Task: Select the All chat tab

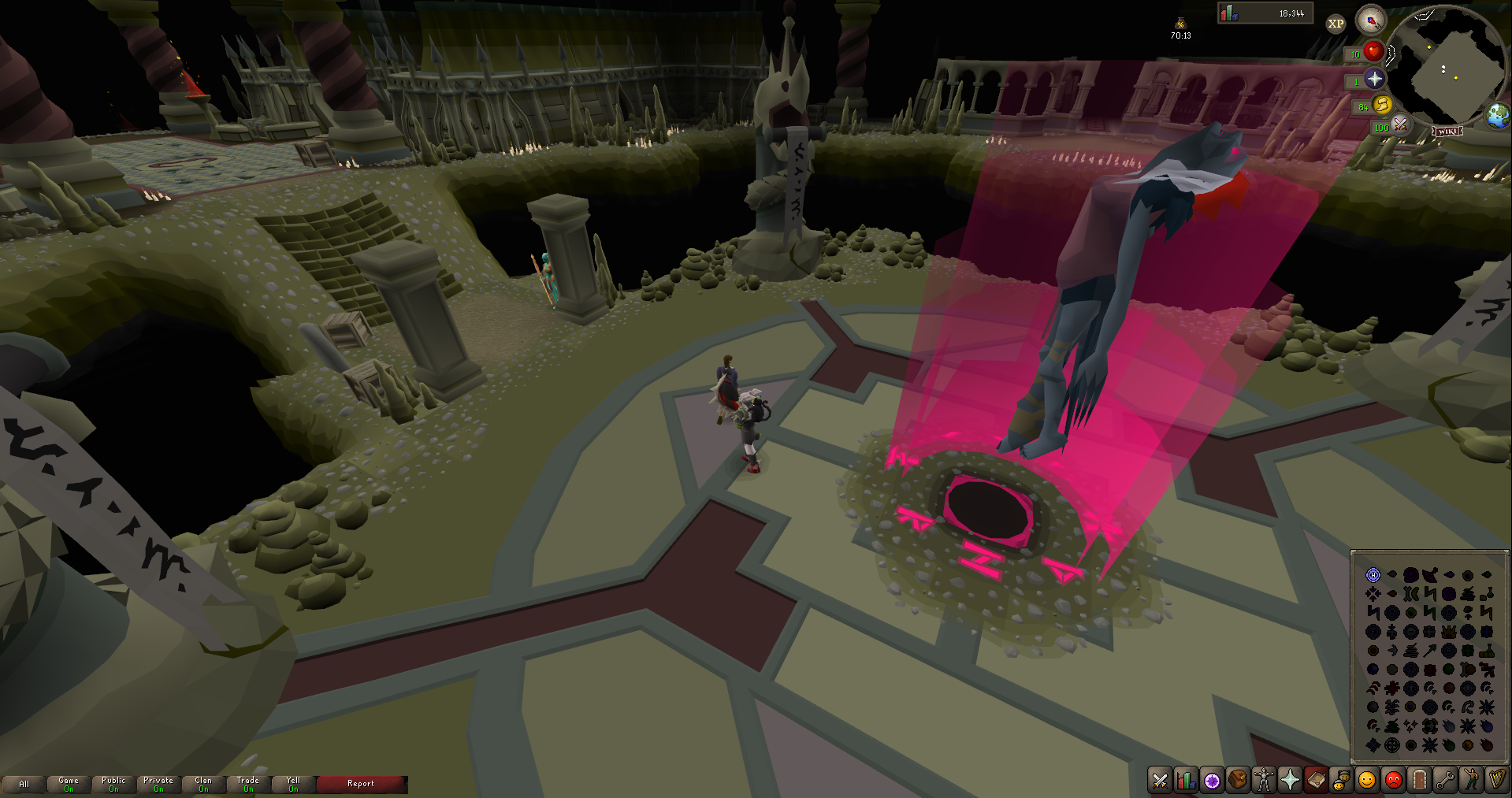Action: point(25,784)
